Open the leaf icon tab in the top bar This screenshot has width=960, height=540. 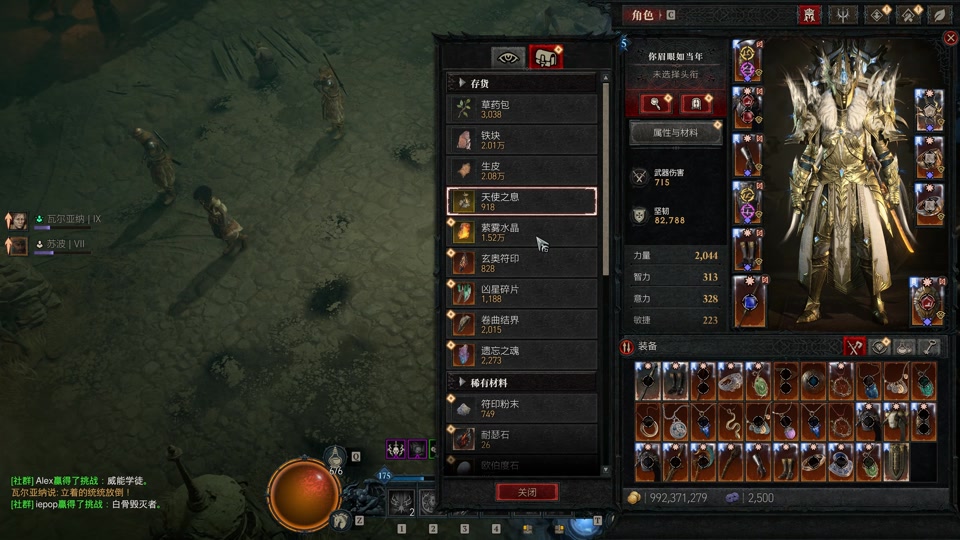[x=940, y=15]
